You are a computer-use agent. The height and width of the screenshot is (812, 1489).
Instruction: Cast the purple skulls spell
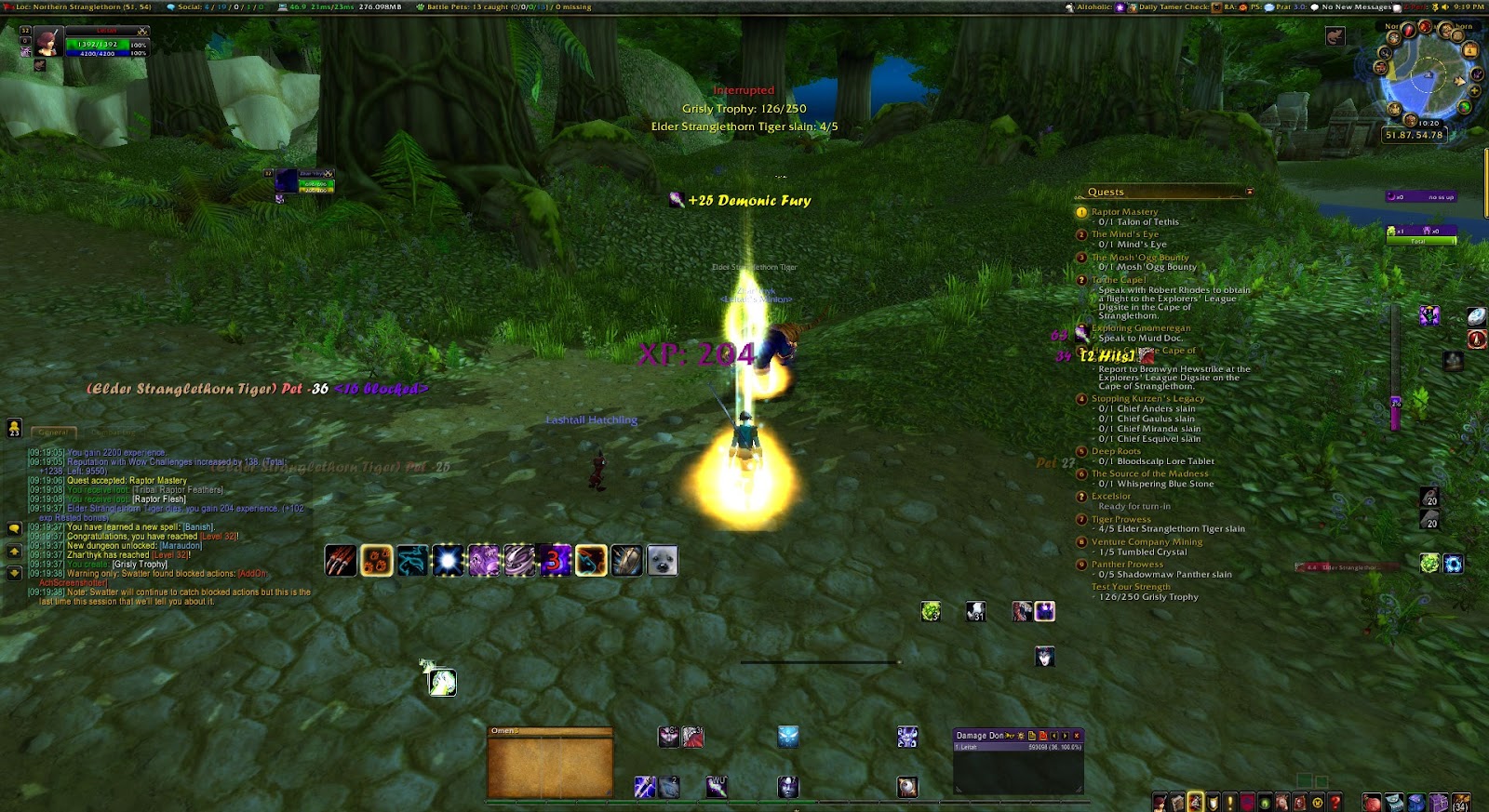484,561
